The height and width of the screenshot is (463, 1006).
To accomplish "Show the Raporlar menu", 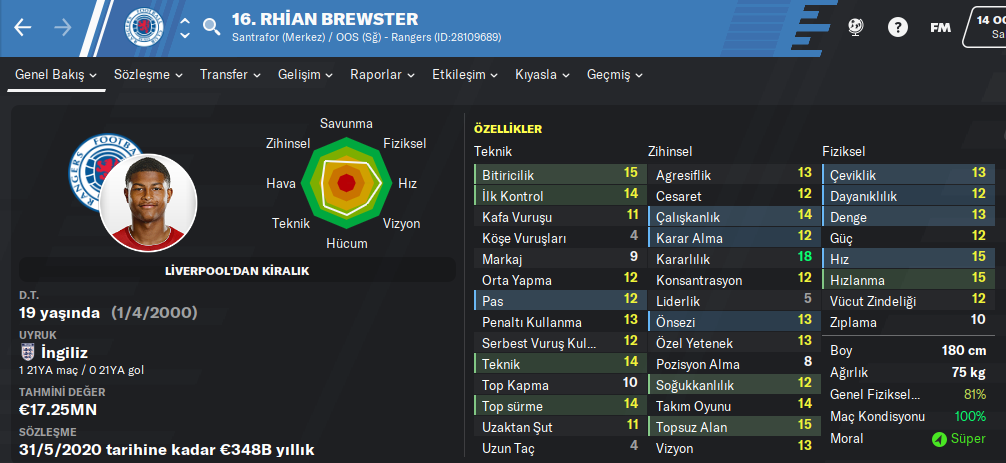I will tap(382, 75).
